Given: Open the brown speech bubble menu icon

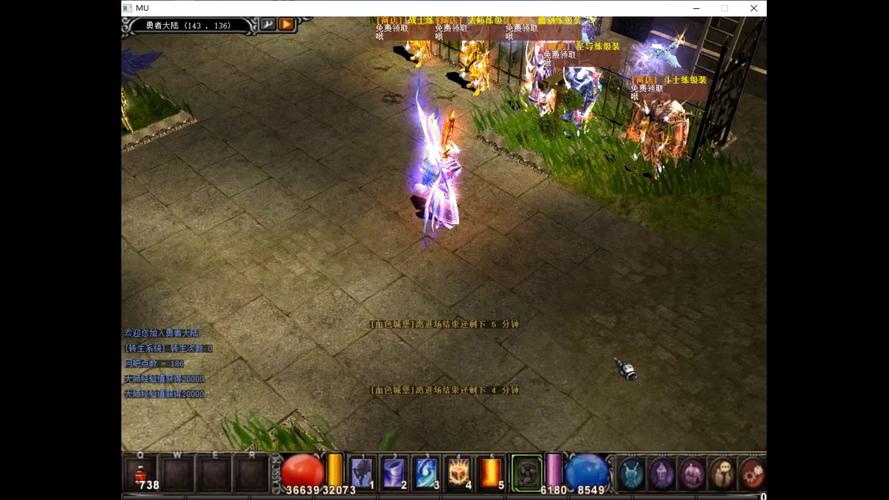Looking at the screenshot, I should coord(723,473).
